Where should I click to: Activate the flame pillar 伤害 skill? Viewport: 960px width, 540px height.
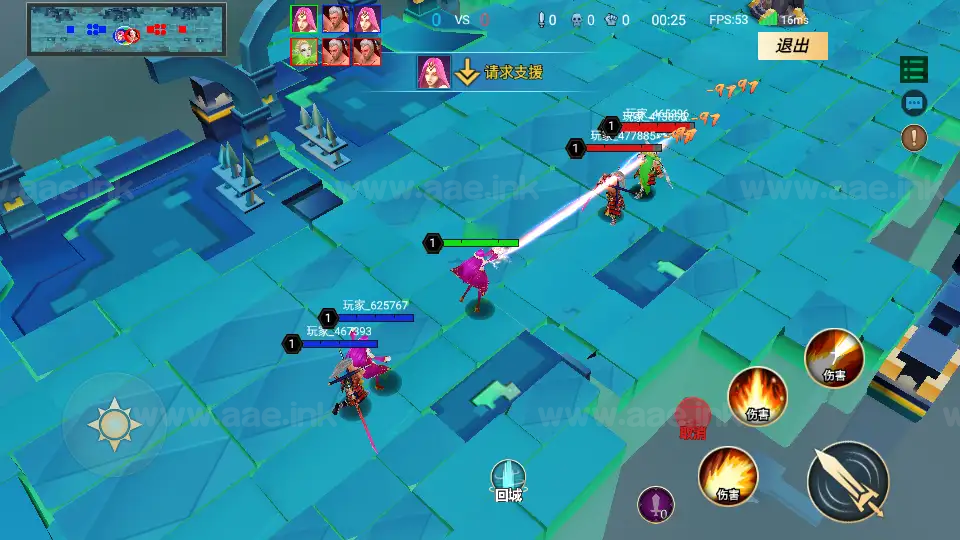tap(757, 397)
